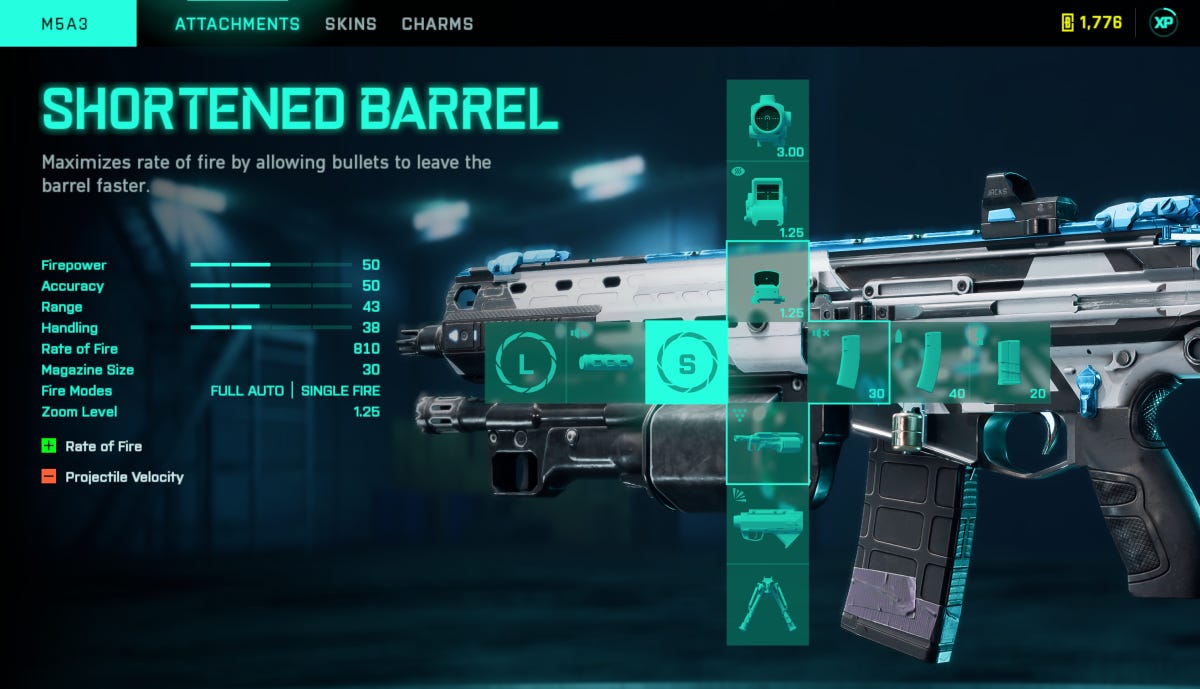The image size is (1200, 689).
Task: Choose the 20-round magazine
Action: pos(1010,362)
